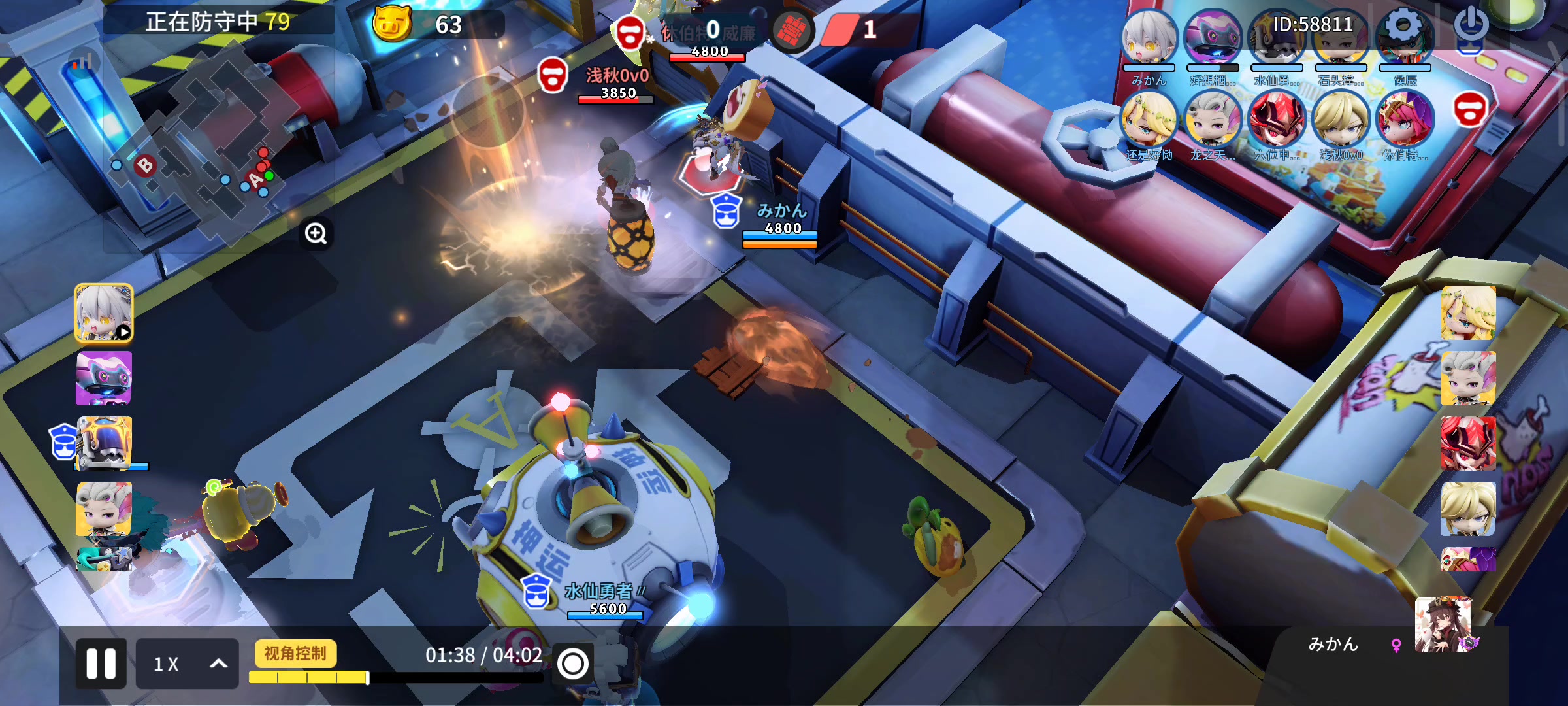Image resolution: width=1568 pixels, height=706 pixels.
Task: Switch view to the 浅秋0v0 roster avatar
Action: (x=1341, y=119)
